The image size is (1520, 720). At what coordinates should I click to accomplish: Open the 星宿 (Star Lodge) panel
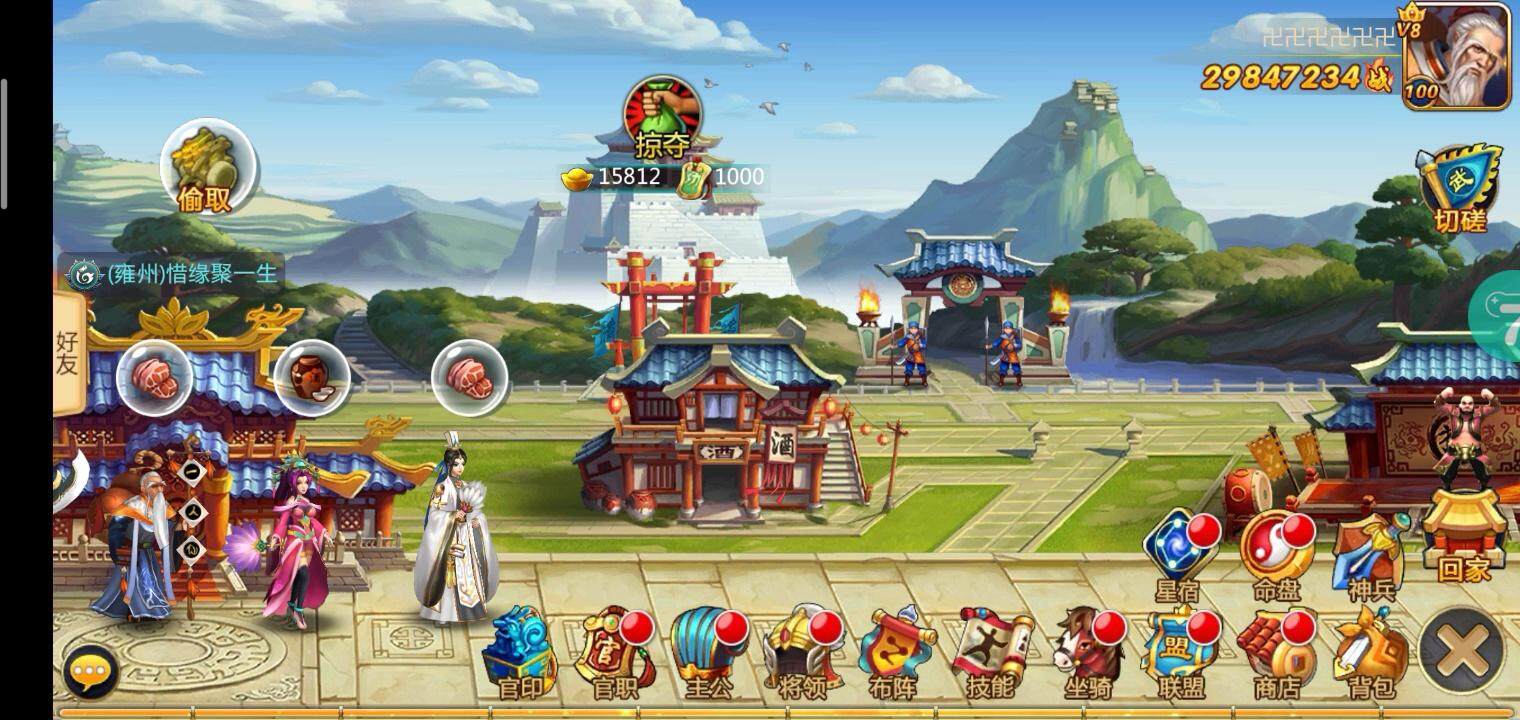click(x=1180, y=545)
